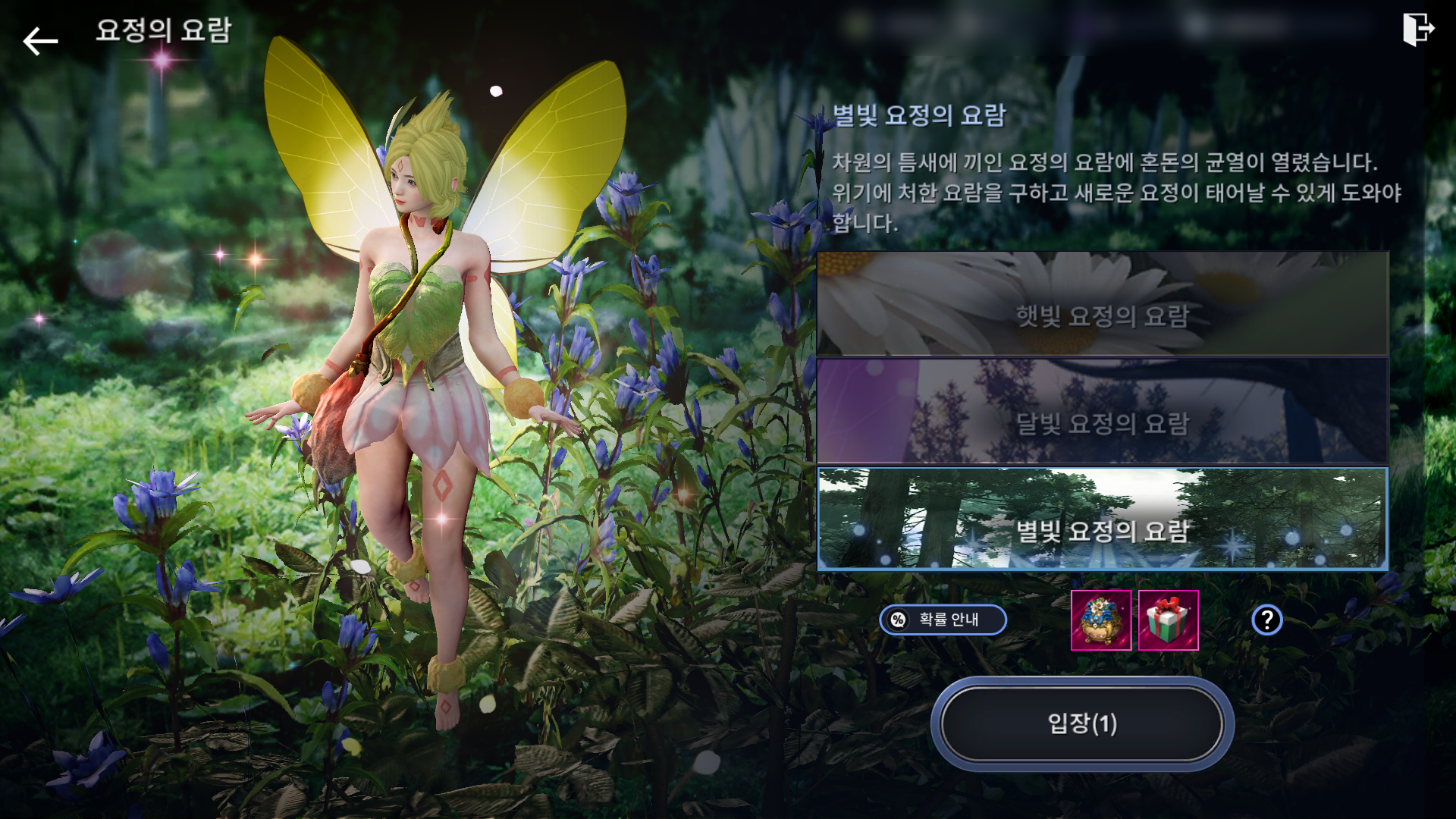Select 햇빛 요정의 요람 stage
This screenshot has height=819, width=1456.
pos(1102,305)
